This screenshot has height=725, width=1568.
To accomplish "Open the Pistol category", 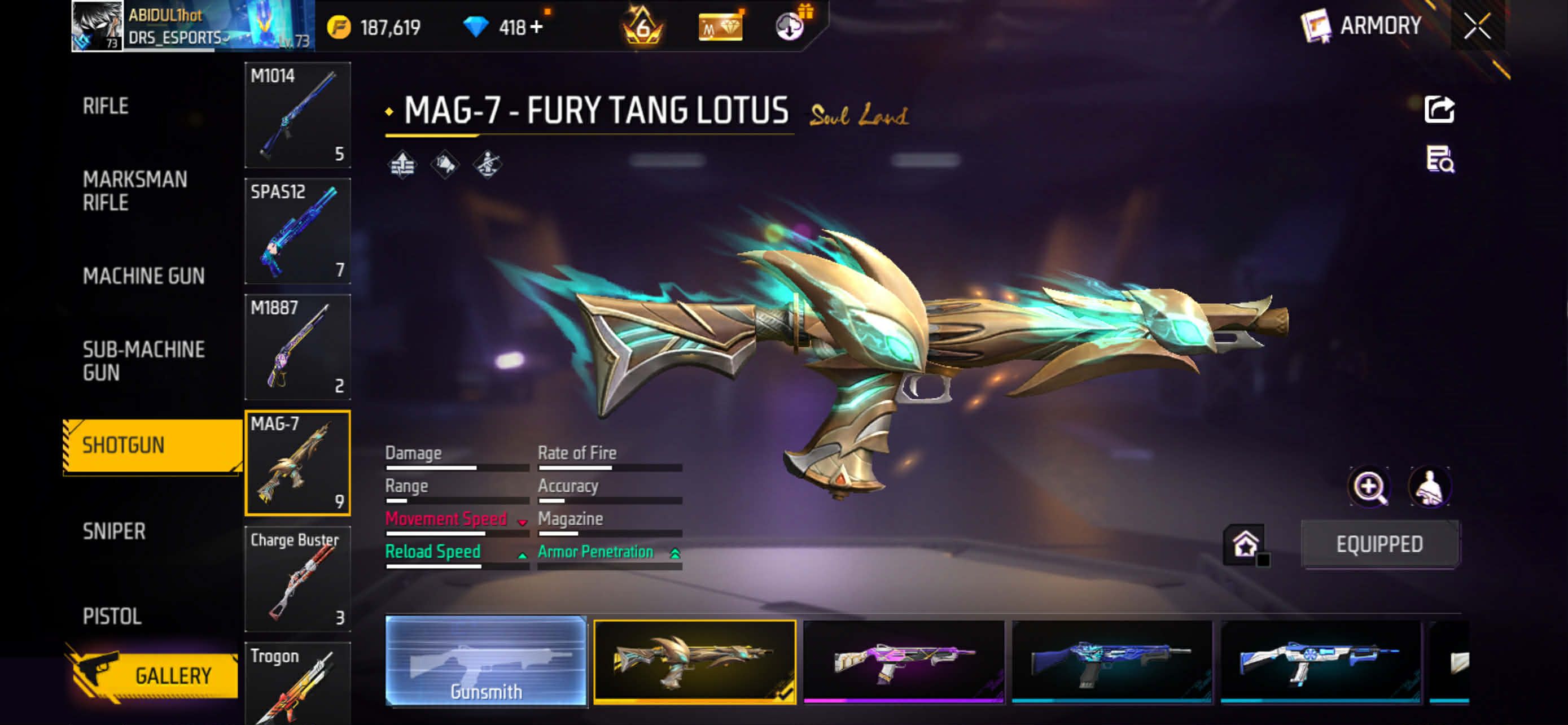I will click(112, 616).
